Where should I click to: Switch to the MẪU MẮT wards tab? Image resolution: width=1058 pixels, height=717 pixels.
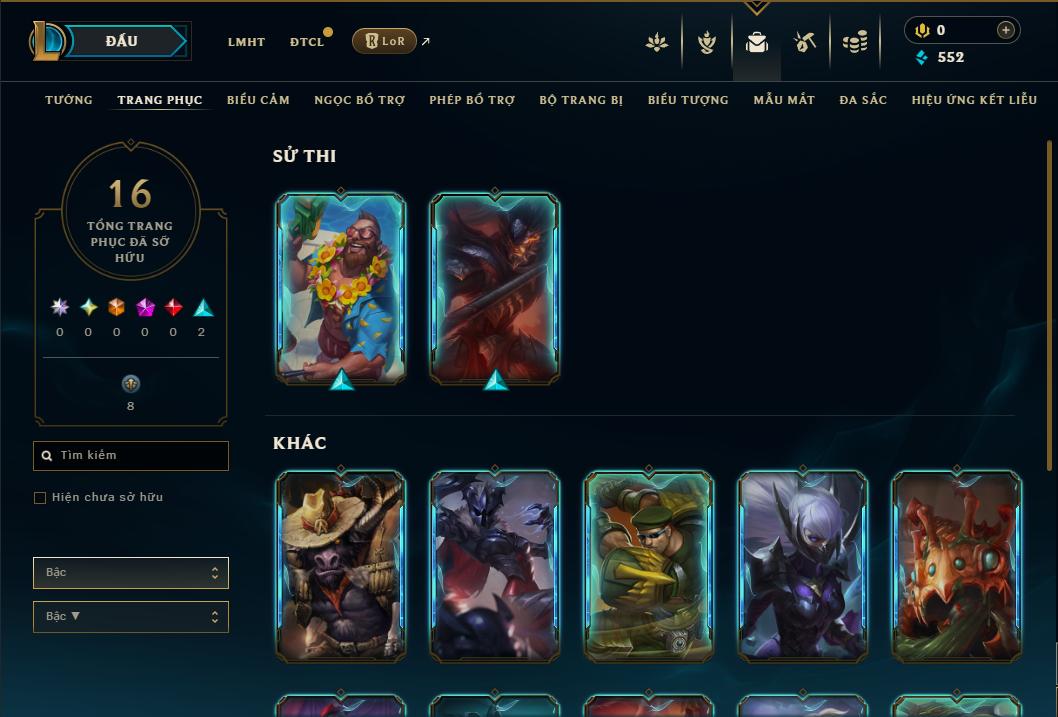click(784, 100)
